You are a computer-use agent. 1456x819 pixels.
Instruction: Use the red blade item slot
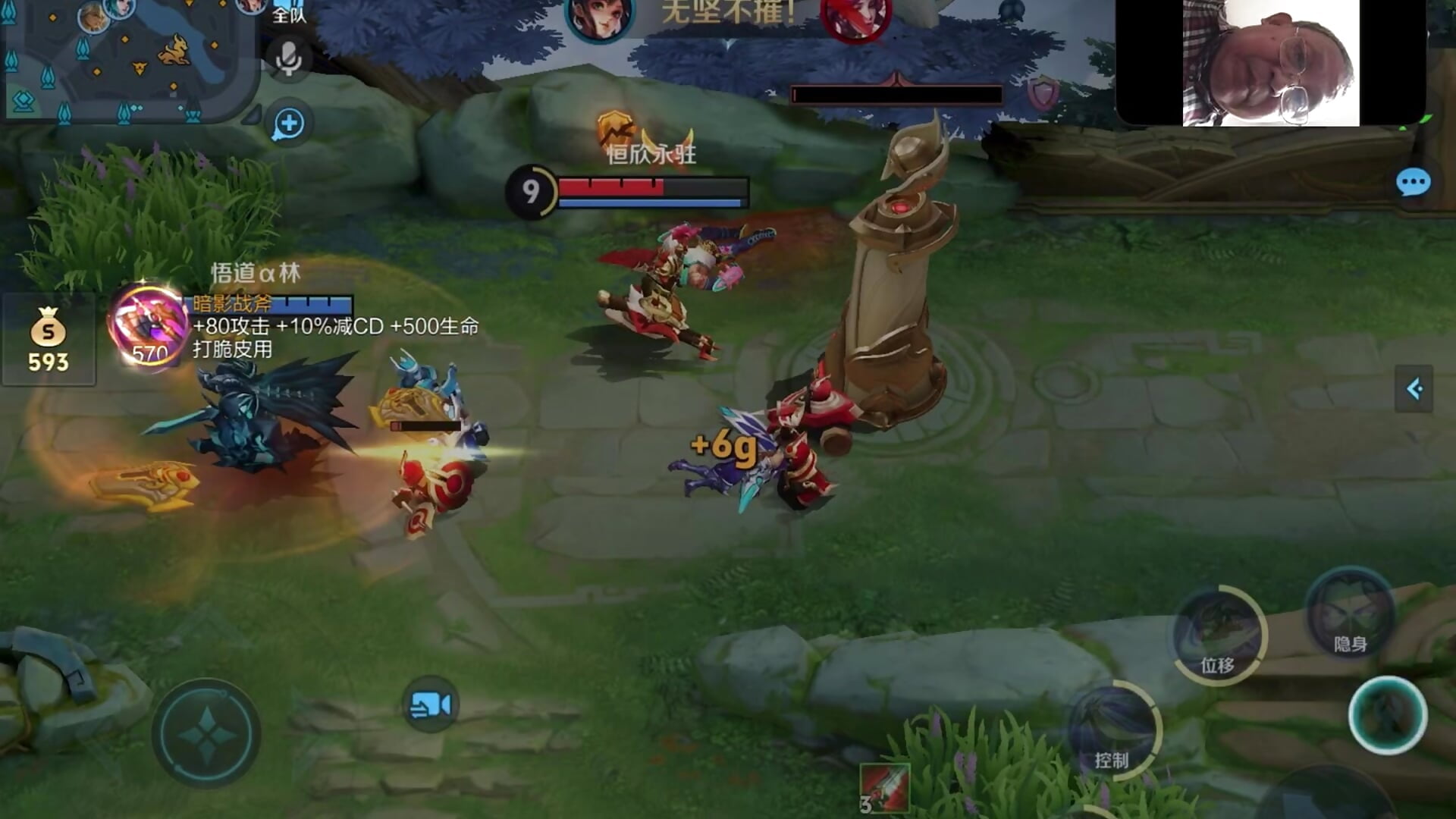[884, 787]
